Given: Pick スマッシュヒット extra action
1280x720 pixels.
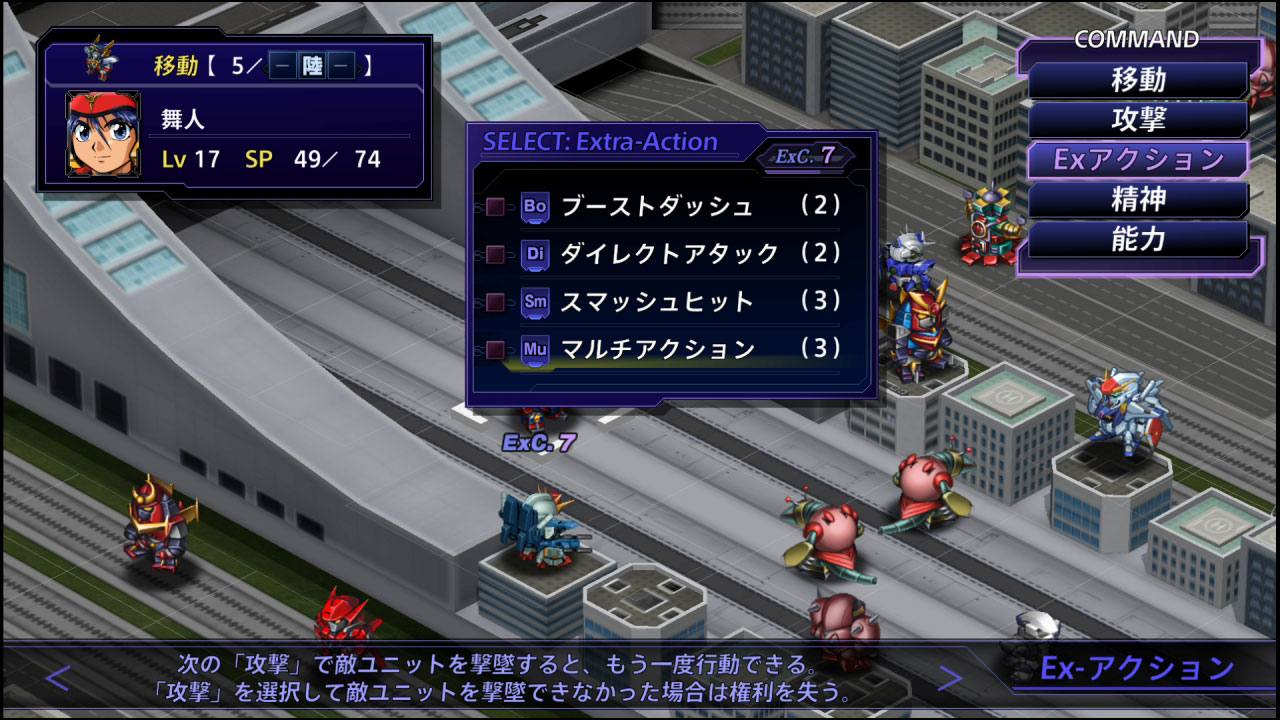Looking at the screenshot, I should [x=656, y=301].
